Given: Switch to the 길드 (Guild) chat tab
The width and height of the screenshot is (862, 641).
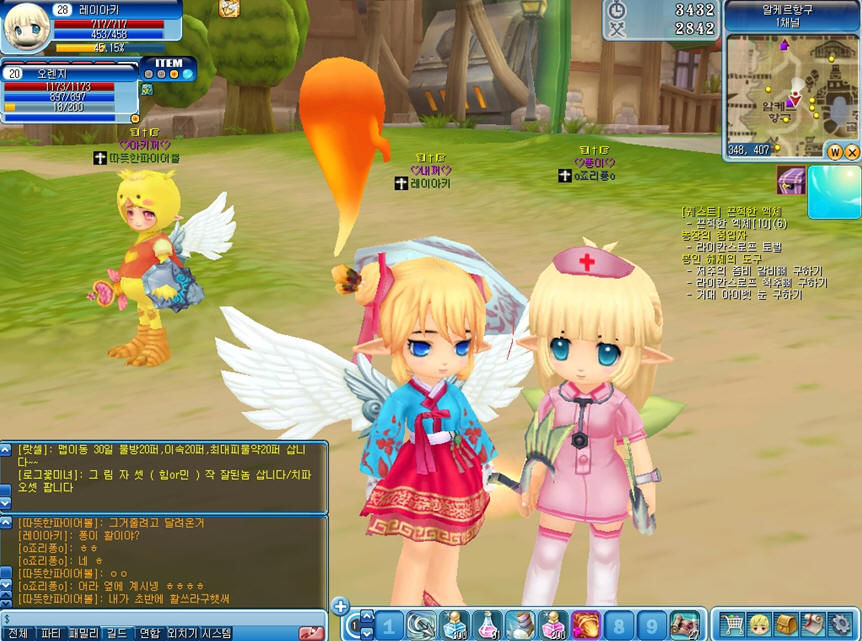Looking at the screenshot, I should 117,633.
